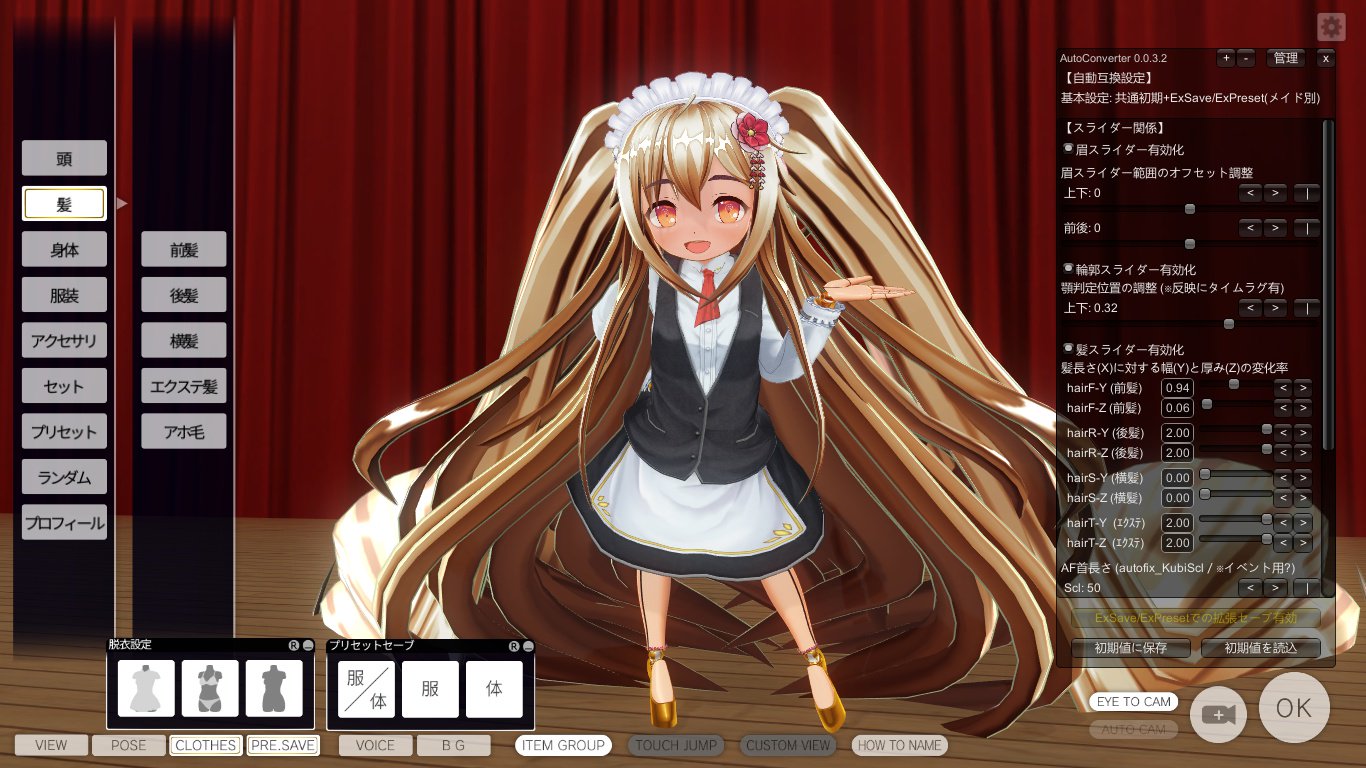Screen dimensions: 1366x768
Task: Click the R icon on the undress settings panel
Action: point(294,646)
